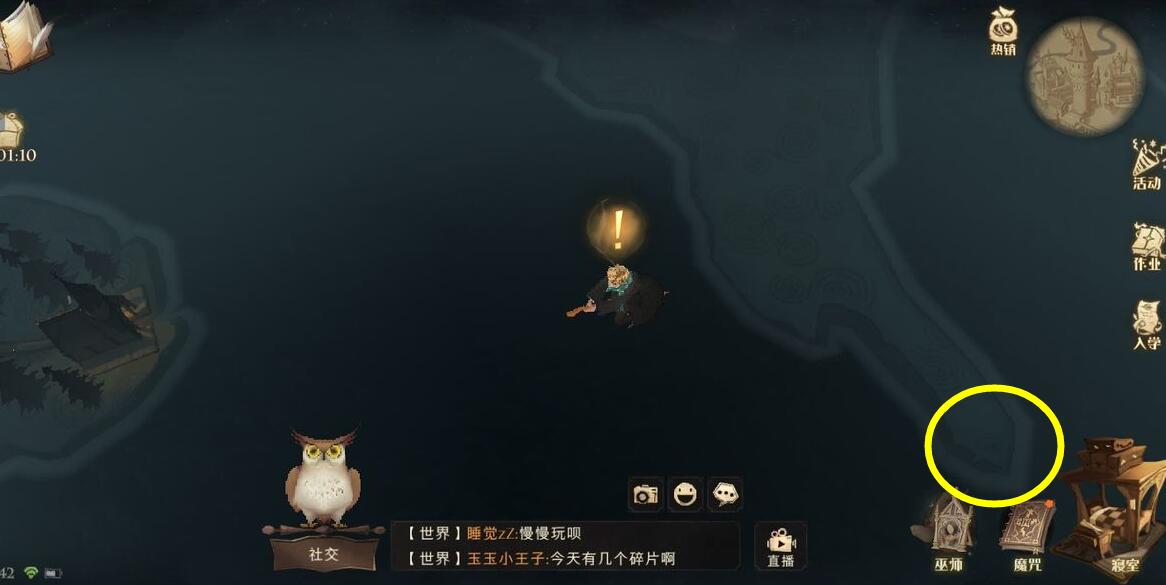Open the circular castle minimap
Viewport: 1166px width, 585px height.
pos(1085,76)
